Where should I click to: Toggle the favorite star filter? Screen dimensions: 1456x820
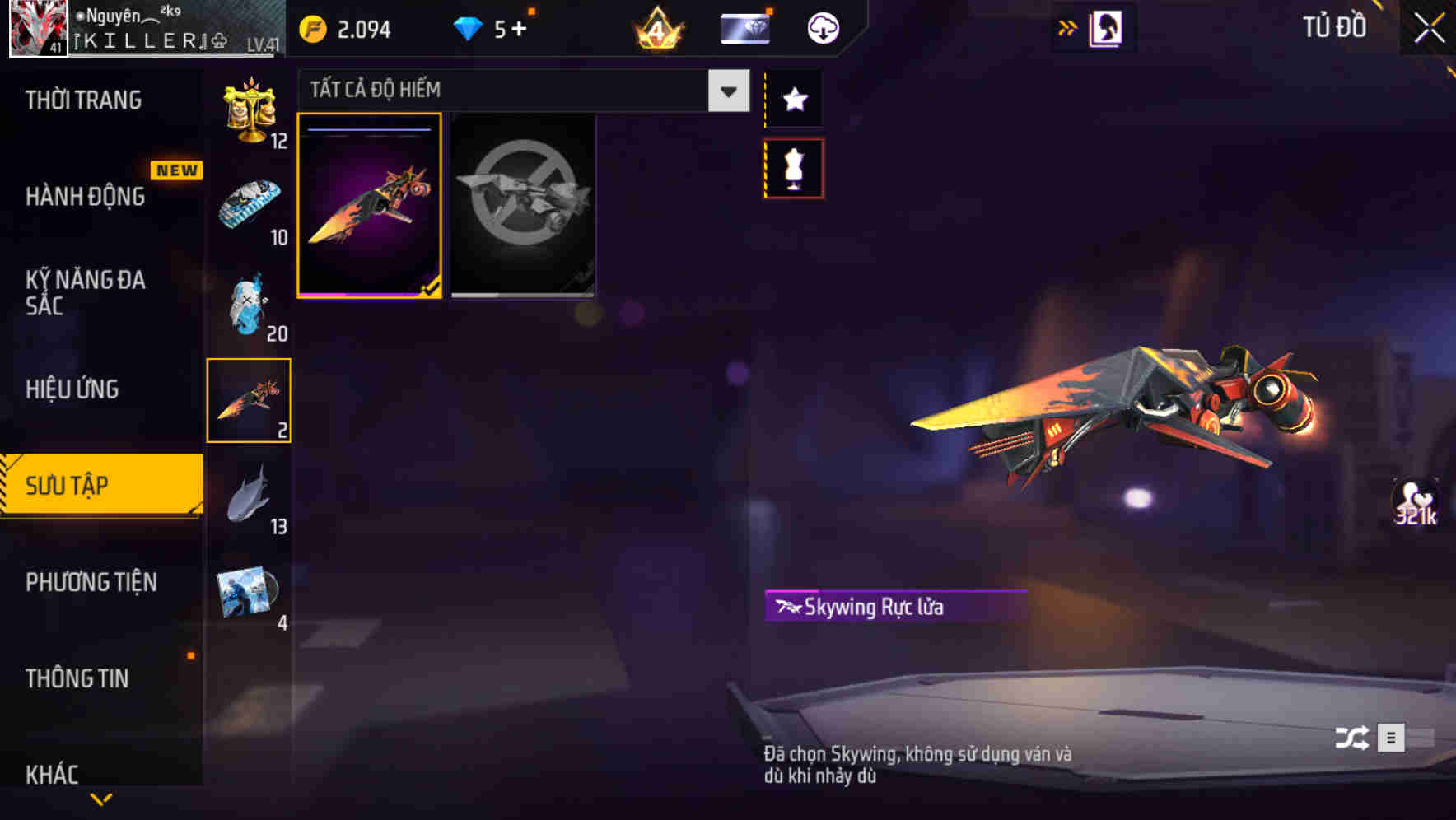793,99
